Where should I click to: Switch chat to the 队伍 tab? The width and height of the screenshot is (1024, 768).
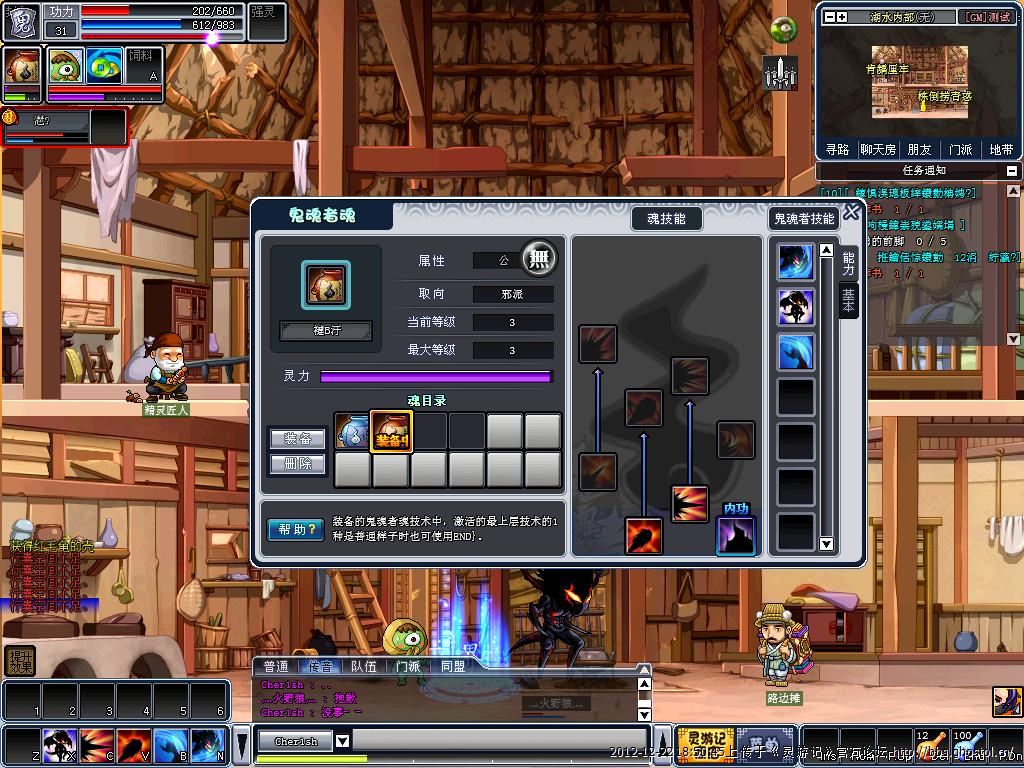click(364, 666)
